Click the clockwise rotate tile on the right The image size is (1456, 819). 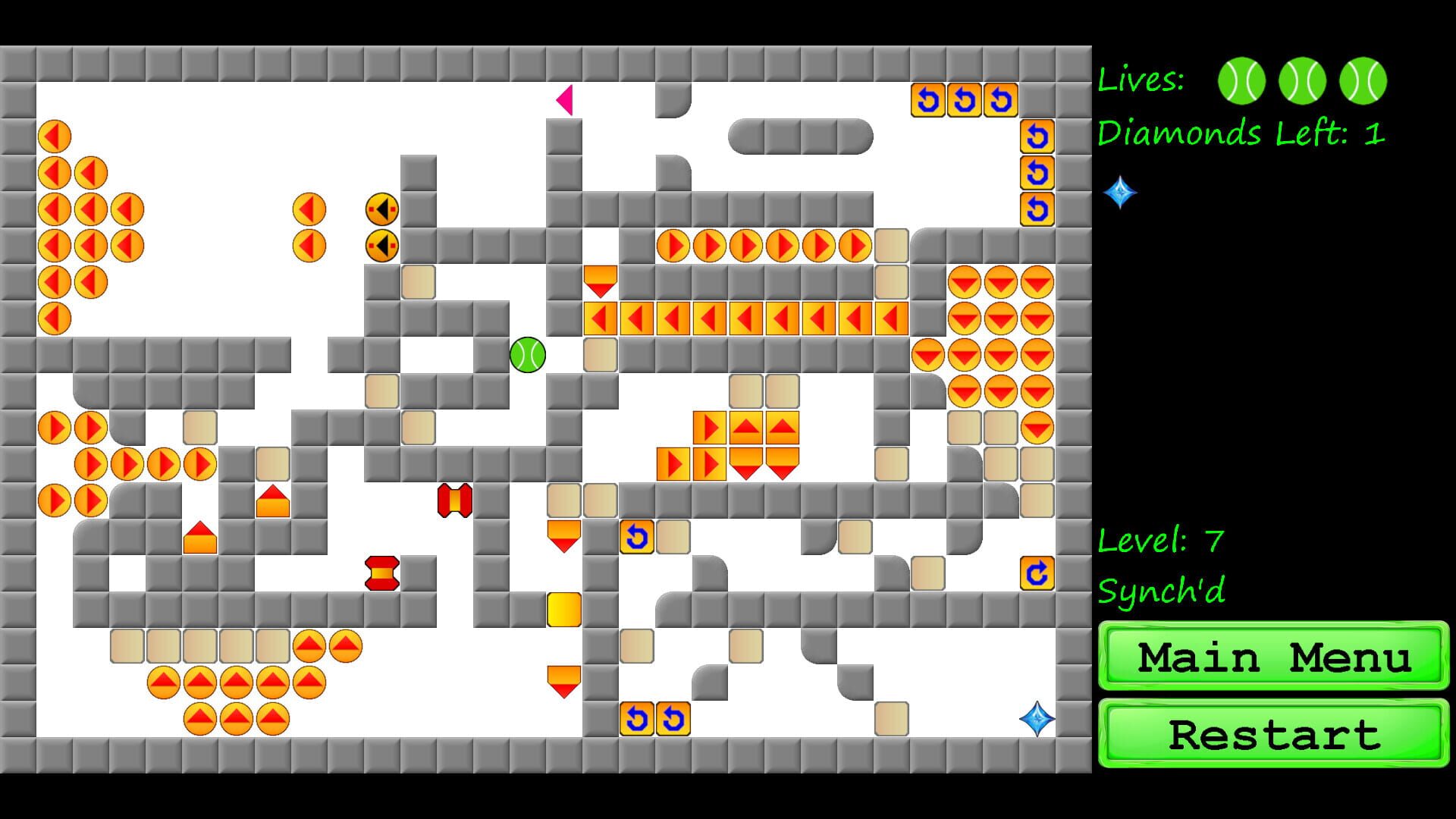click(x=1037, y=574)
